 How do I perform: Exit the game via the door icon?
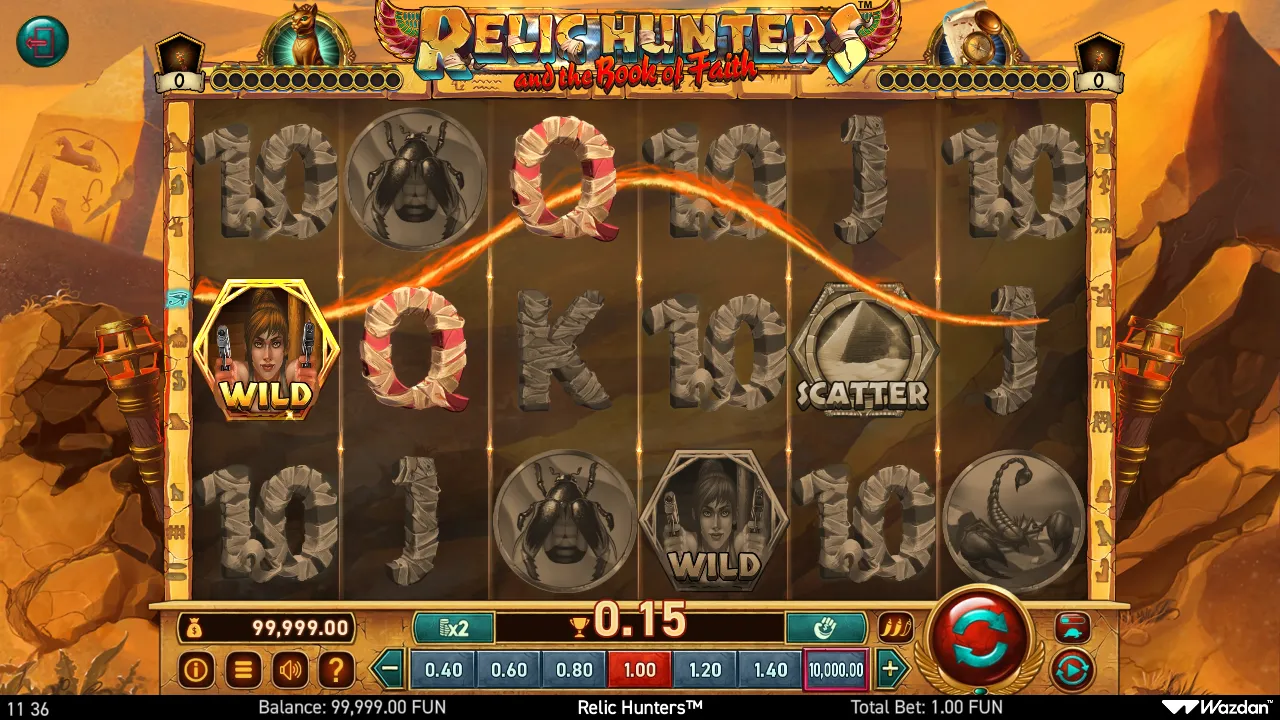(42, 42)
